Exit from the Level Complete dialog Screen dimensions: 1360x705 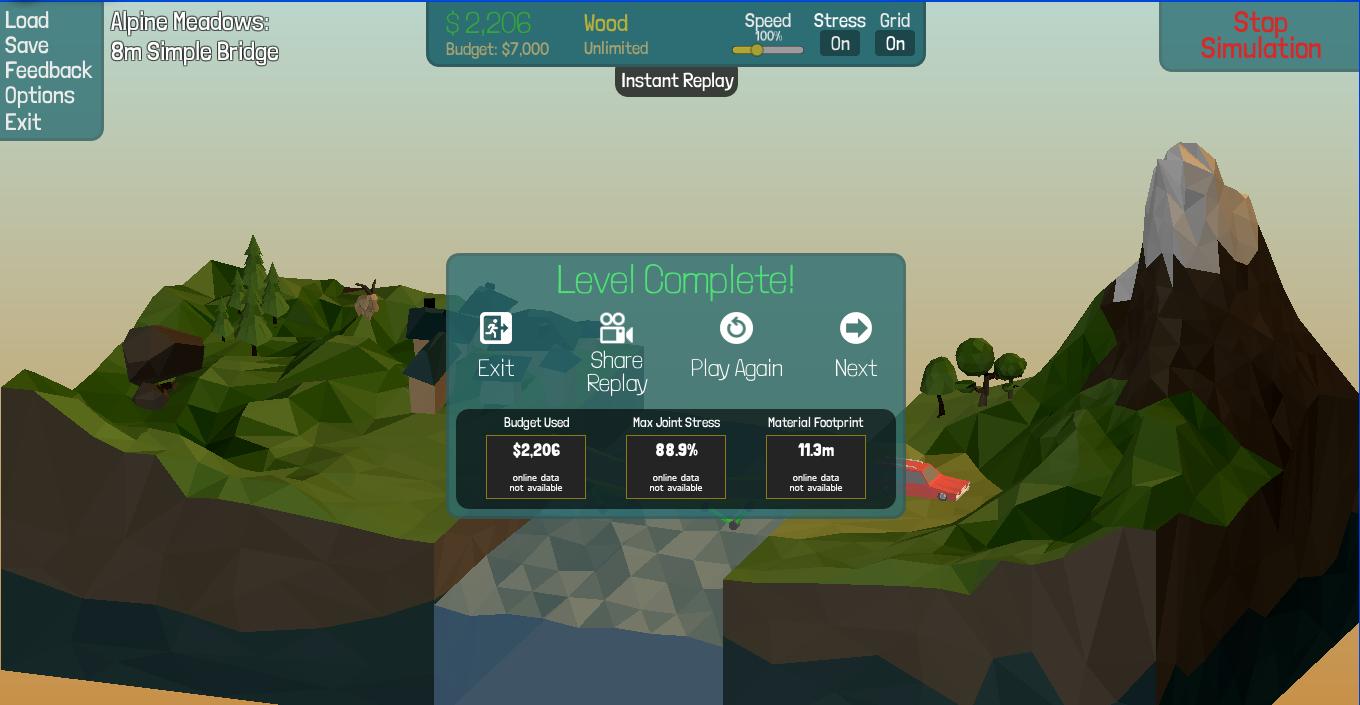pyautogui.click(x=496, y=345)
